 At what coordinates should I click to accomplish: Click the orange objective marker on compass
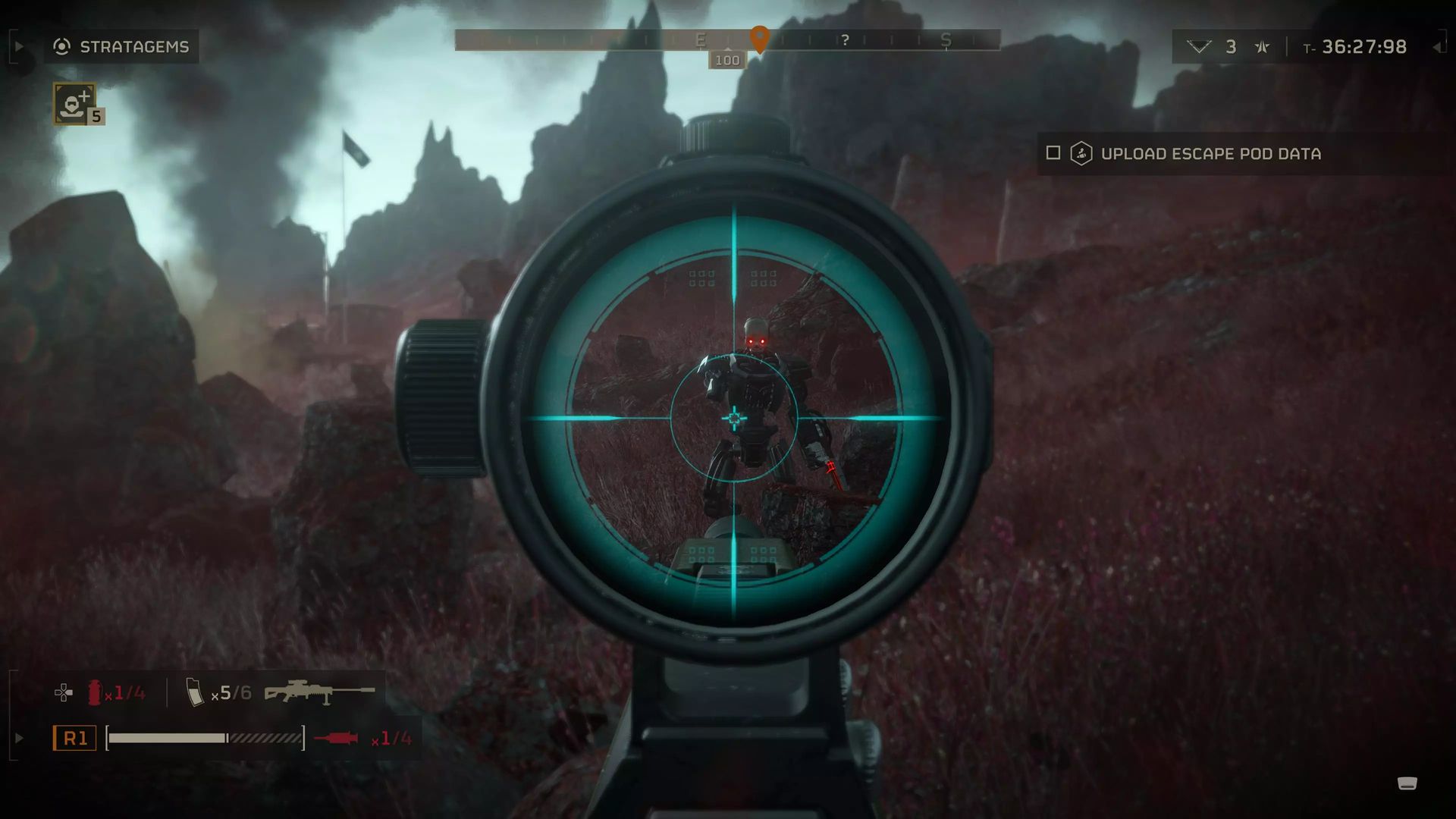click(759, 37)
